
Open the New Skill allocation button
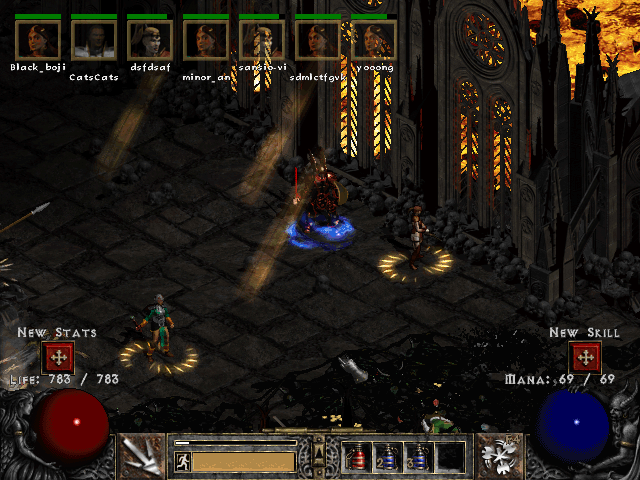click(x=584, y=357)
